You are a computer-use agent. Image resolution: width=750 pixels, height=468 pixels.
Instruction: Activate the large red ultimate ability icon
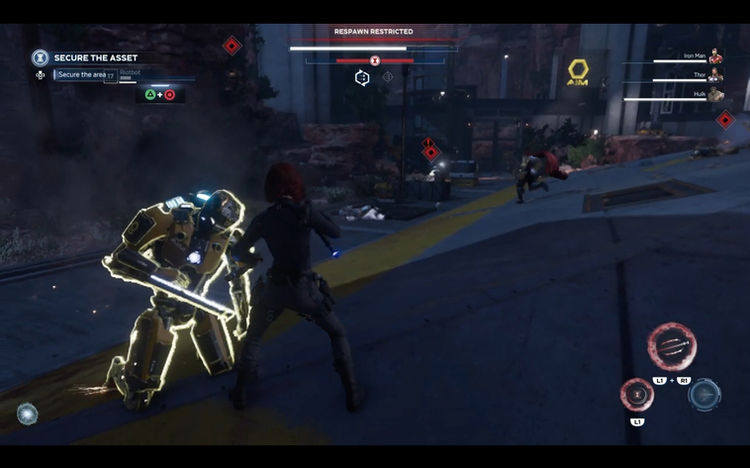(671, 347)
